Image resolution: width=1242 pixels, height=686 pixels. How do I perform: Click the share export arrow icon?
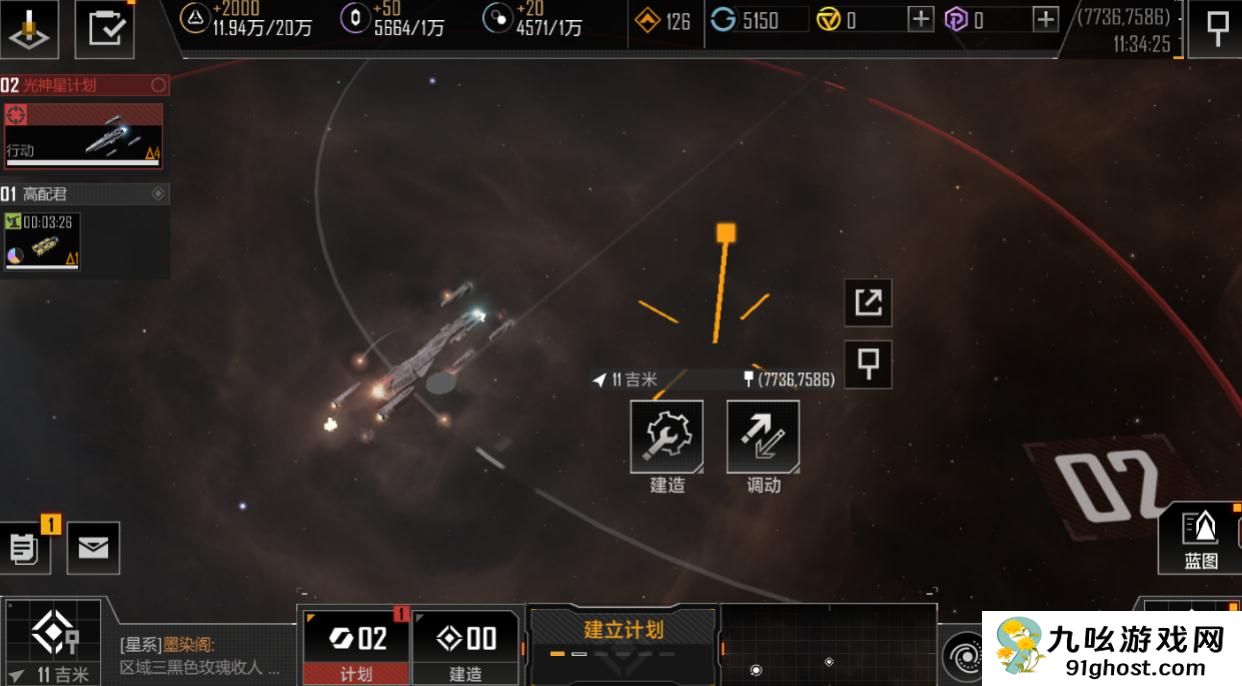point(868,302)
